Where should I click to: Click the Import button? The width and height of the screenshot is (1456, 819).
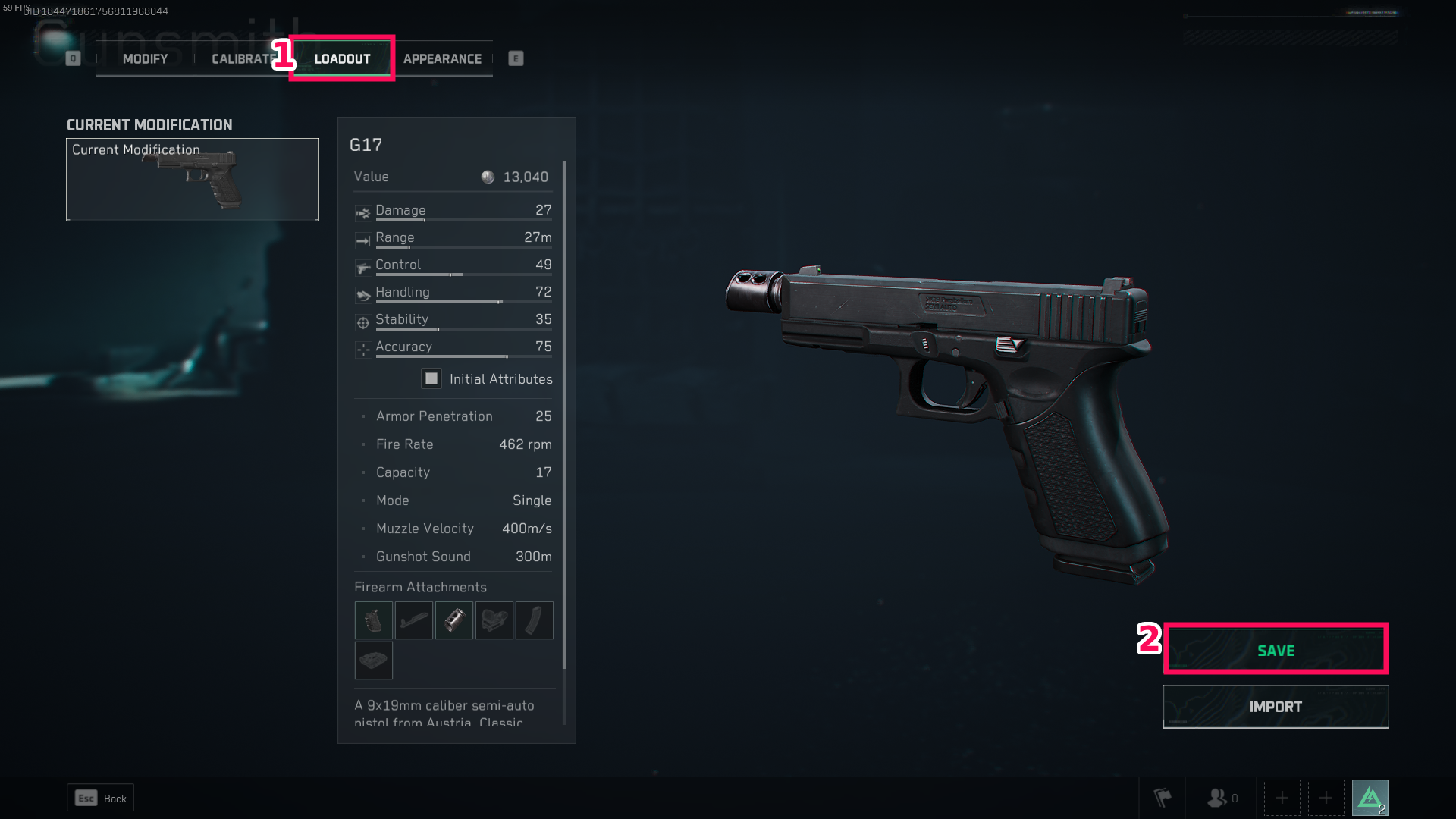coord(1276,706)
